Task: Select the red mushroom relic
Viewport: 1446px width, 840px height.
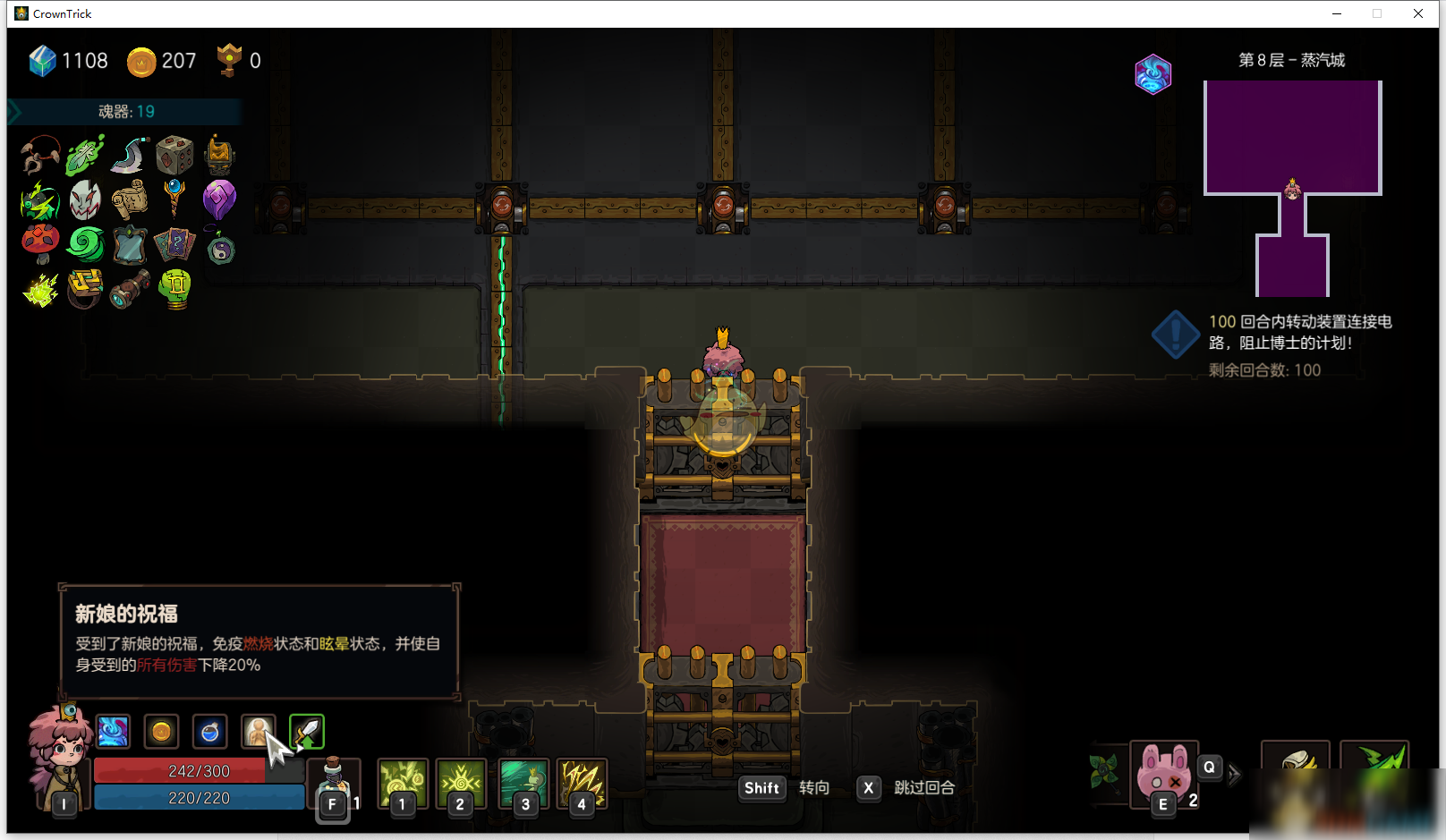Action: tap(40, 242)
